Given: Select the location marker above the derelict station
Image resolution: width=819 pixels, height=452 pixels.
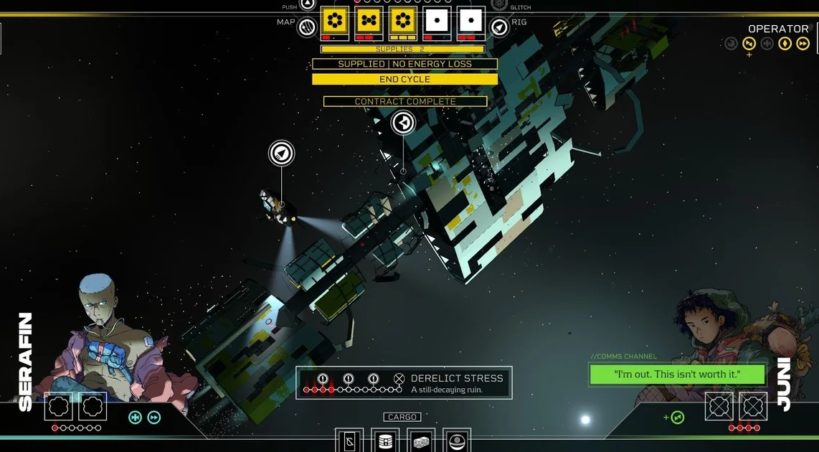Looking at the screenshot, I should [x=403, y=123].
